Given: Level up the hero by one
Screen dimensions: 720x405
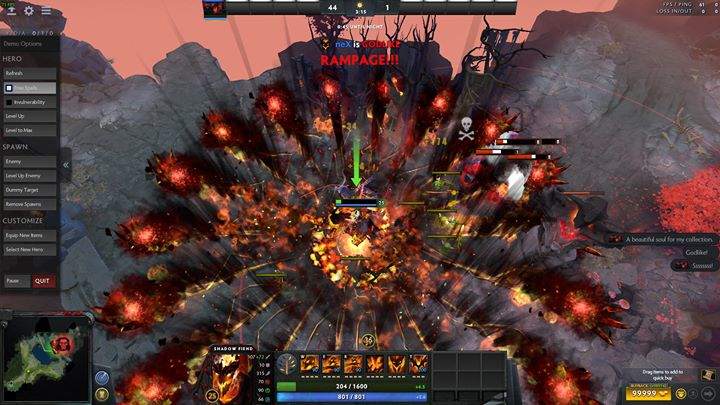Looking at the screenshot, I should [x=30, y=117].
